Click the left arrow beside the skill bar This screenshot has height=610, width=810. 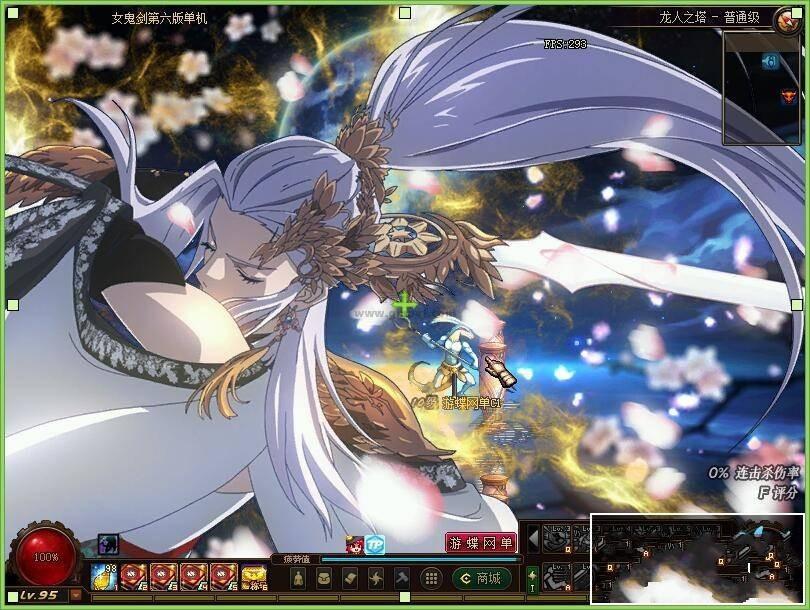pyautogui.click(x=534, y=540)
